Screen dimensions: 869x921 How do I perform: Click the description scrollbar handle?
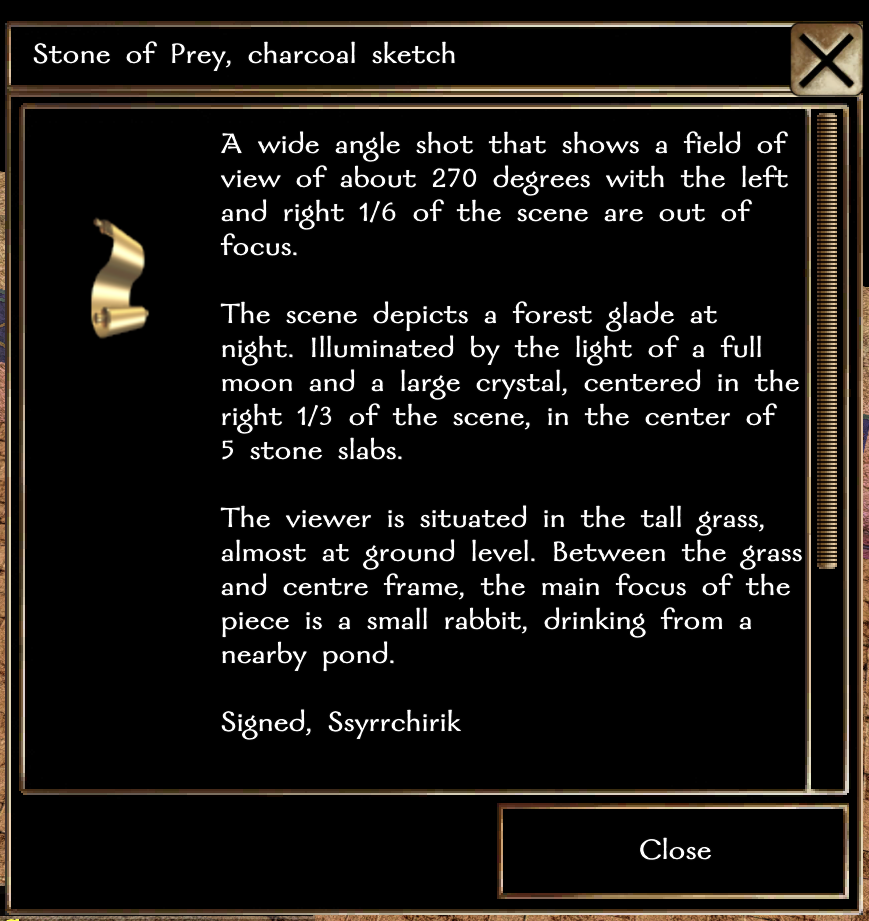click(x=827, y=340)
